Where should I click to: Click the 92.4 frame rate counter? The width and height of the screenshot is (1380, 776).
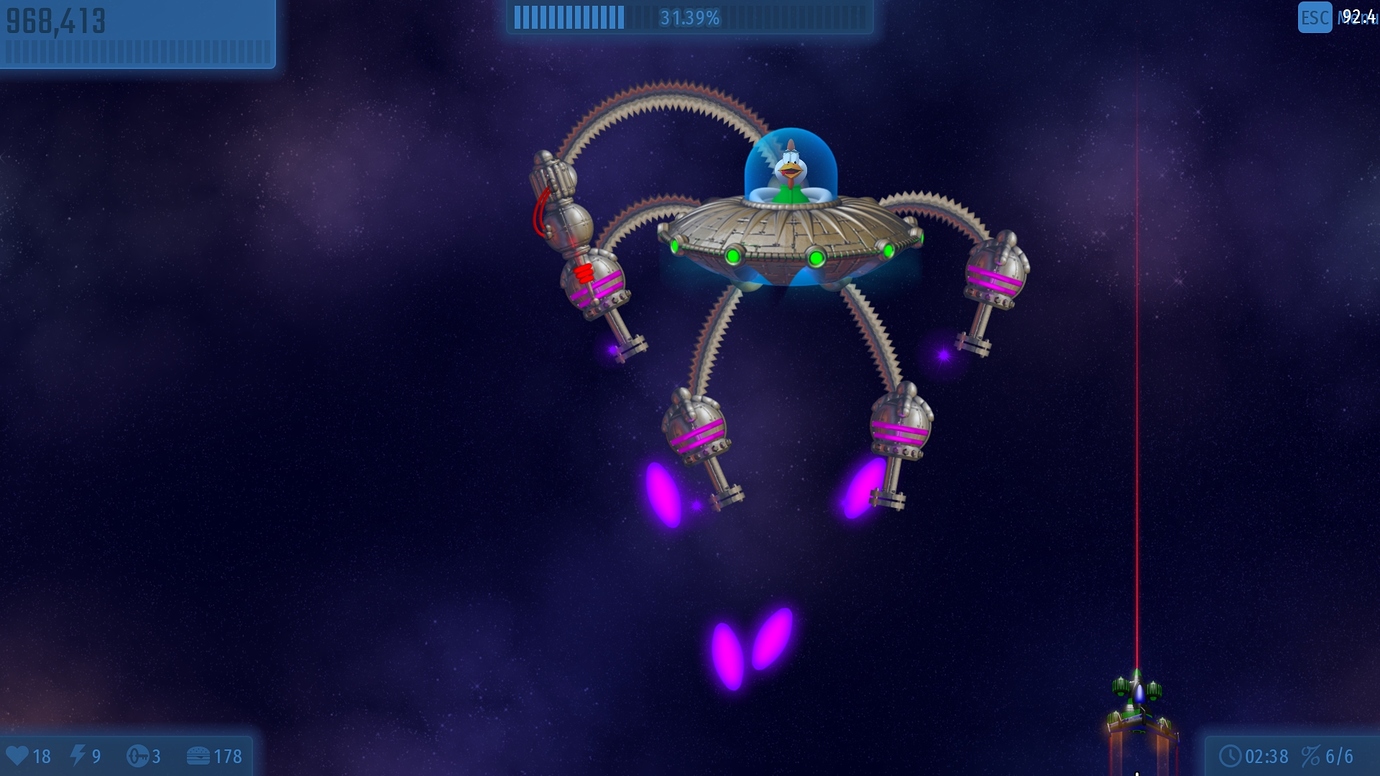click(x=1360, y=14)
